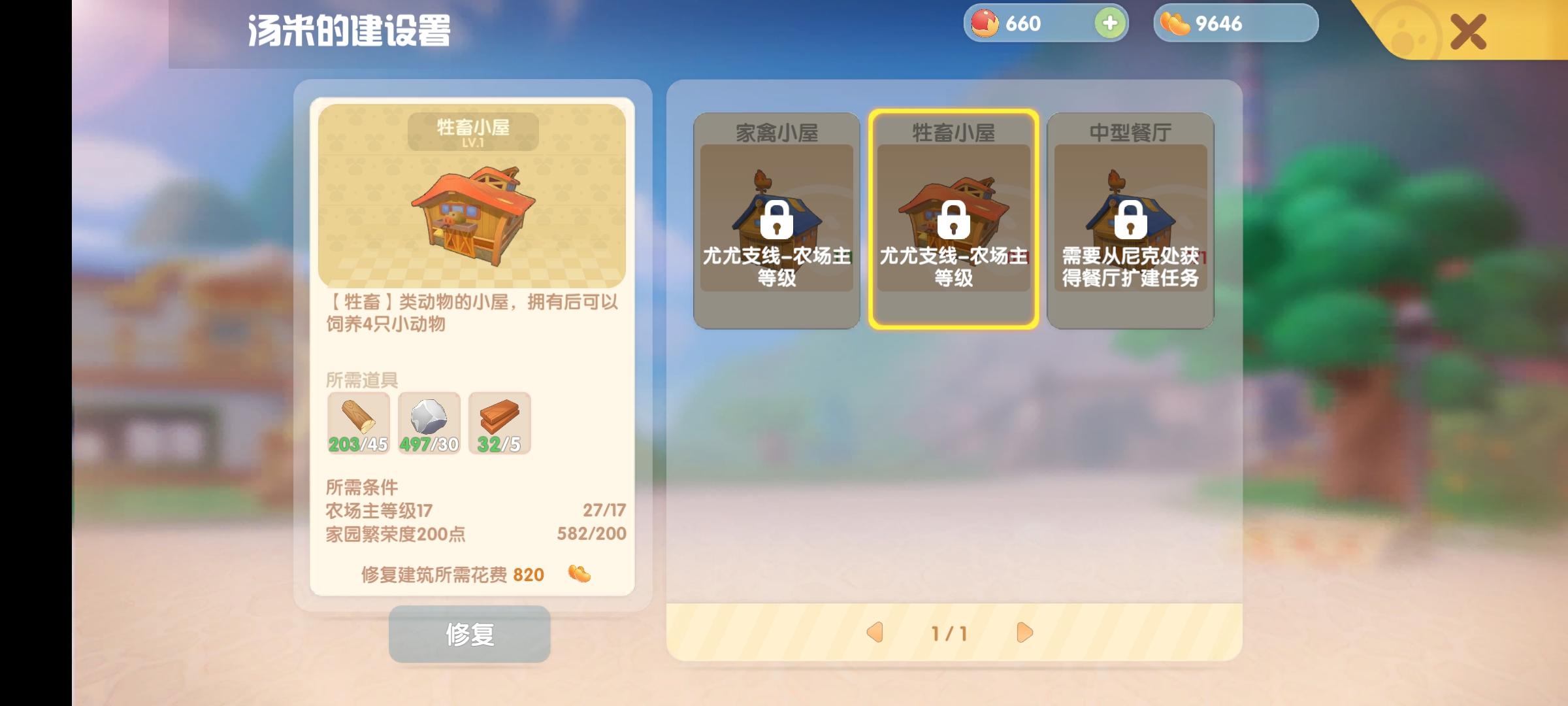Click the lock icon on 中型餐厅 card

pyautogui.click(x=1131, y=222)
